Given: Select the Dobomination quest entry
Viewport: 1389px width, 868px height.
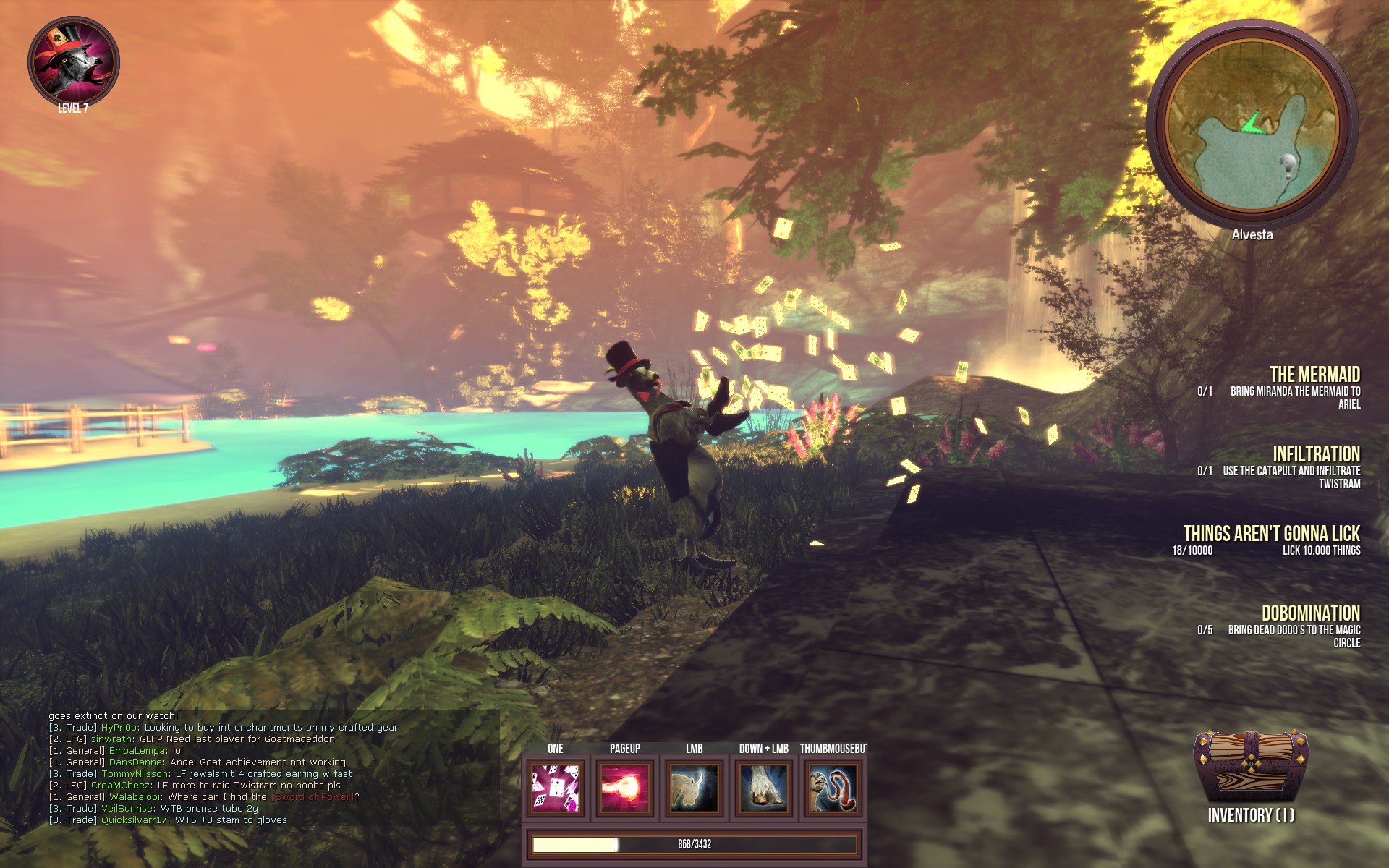Looking at the screenshot, I should [1310, 613].
